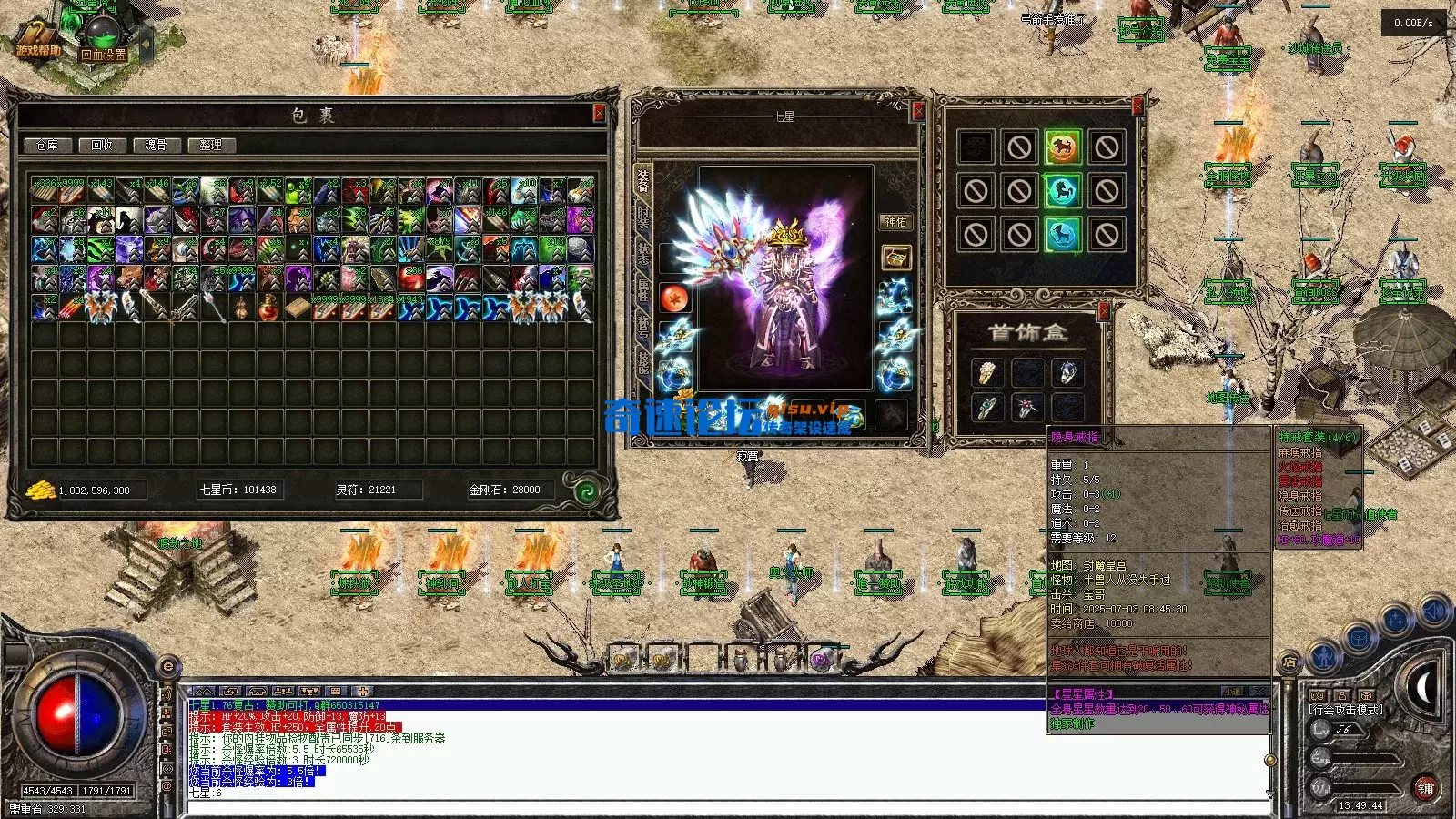Open 游戏帮助 game help

(x=38, y=41)
